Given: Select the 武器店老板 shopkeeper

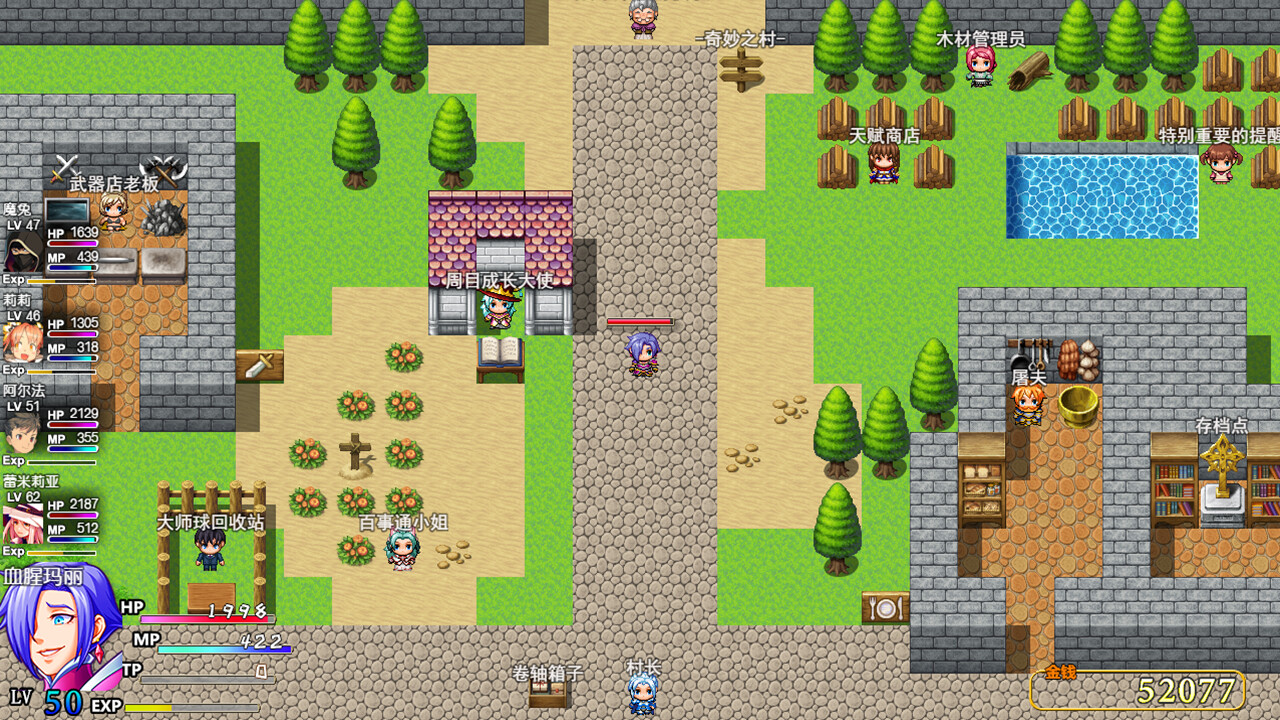Looking at the screenshot, I should 113,210.
